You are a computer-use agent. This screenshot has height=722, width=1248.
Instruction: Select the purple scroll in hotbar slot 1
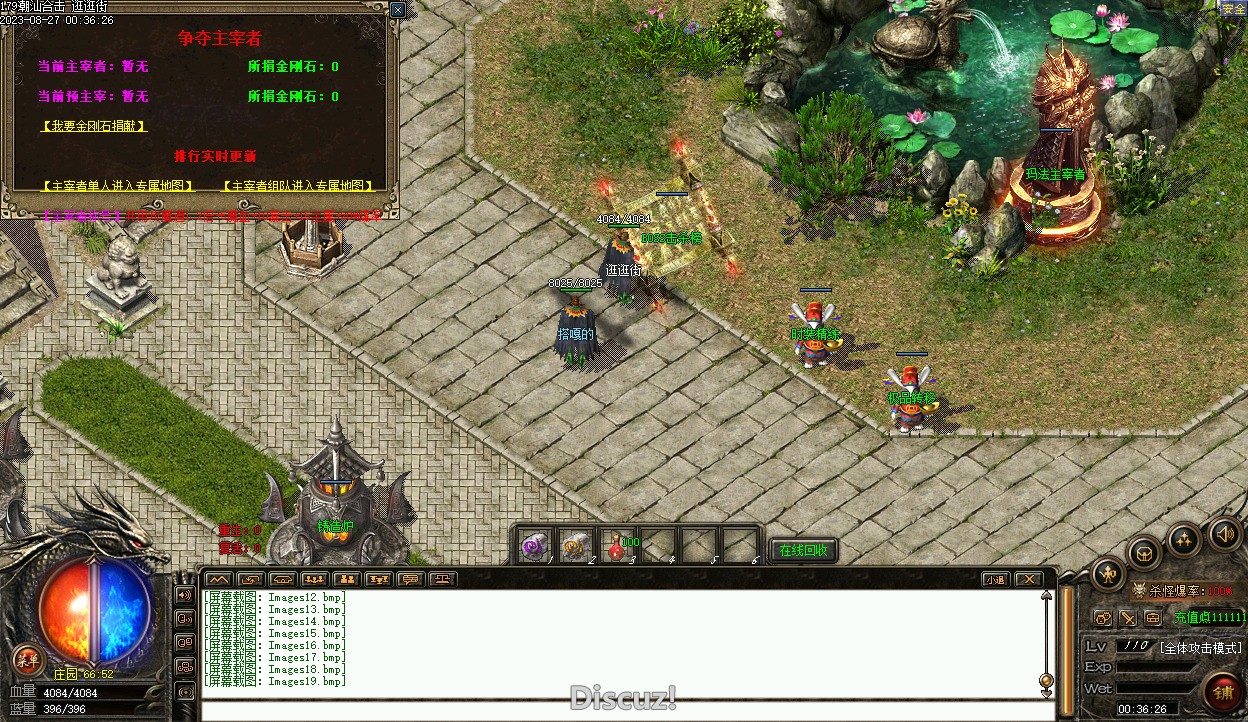(535, 546)
